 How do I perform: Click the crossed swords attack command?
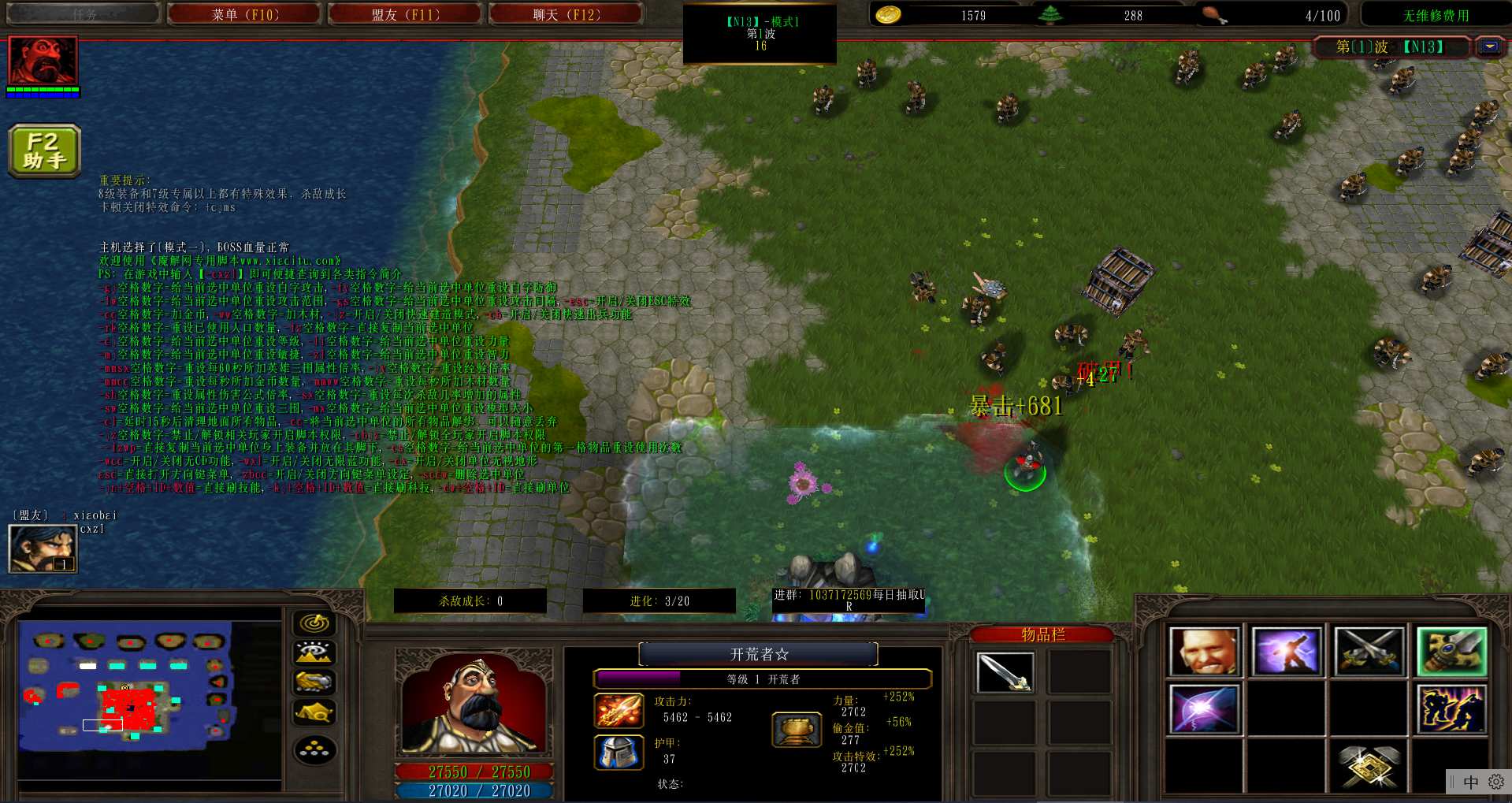click(1369, 652)
